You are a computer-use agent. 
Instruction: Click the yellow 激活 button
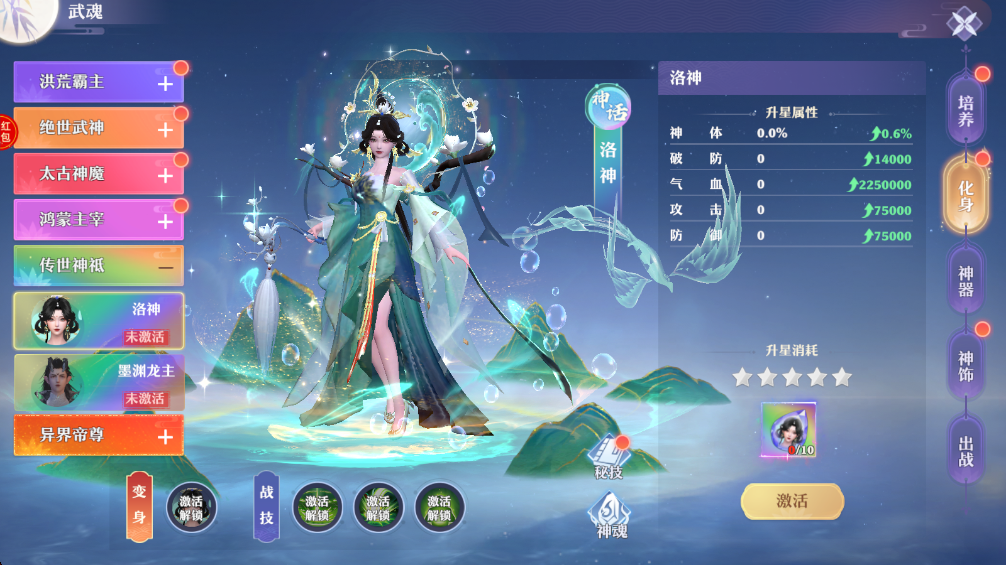(x=792, y=501)
